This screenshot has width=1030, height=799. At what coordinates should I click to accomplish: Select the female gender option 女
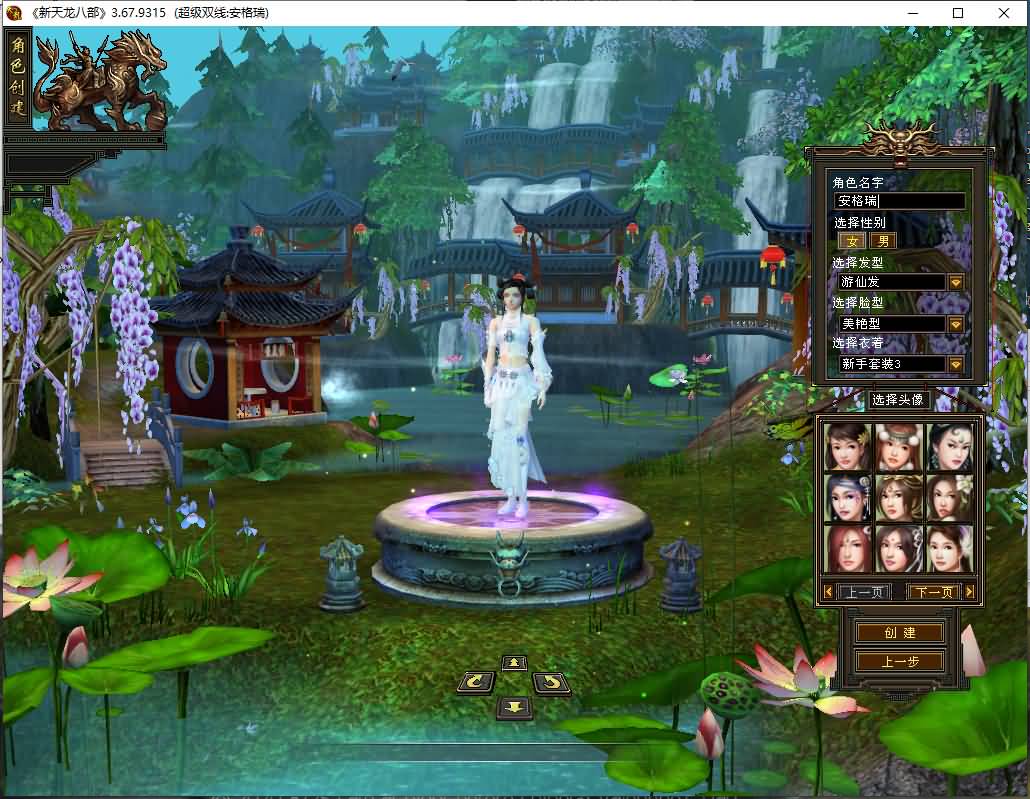[853, 241]
